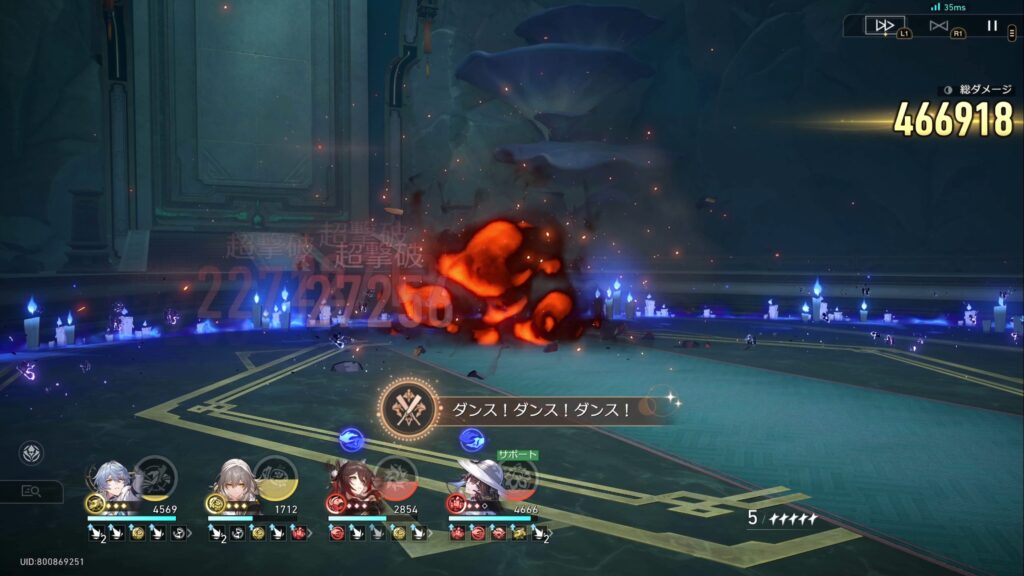Activate the brown-haired character's ultimate icon
Viewport: 1024px width, 576px height.
(396, 476)
